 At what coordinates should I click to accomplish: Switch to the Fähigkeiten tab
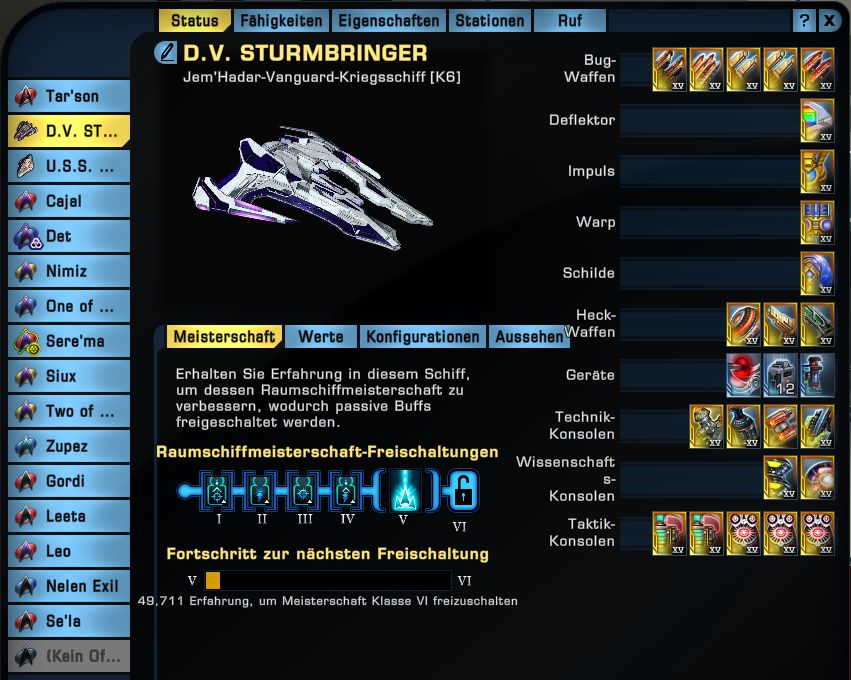(281, 20)
